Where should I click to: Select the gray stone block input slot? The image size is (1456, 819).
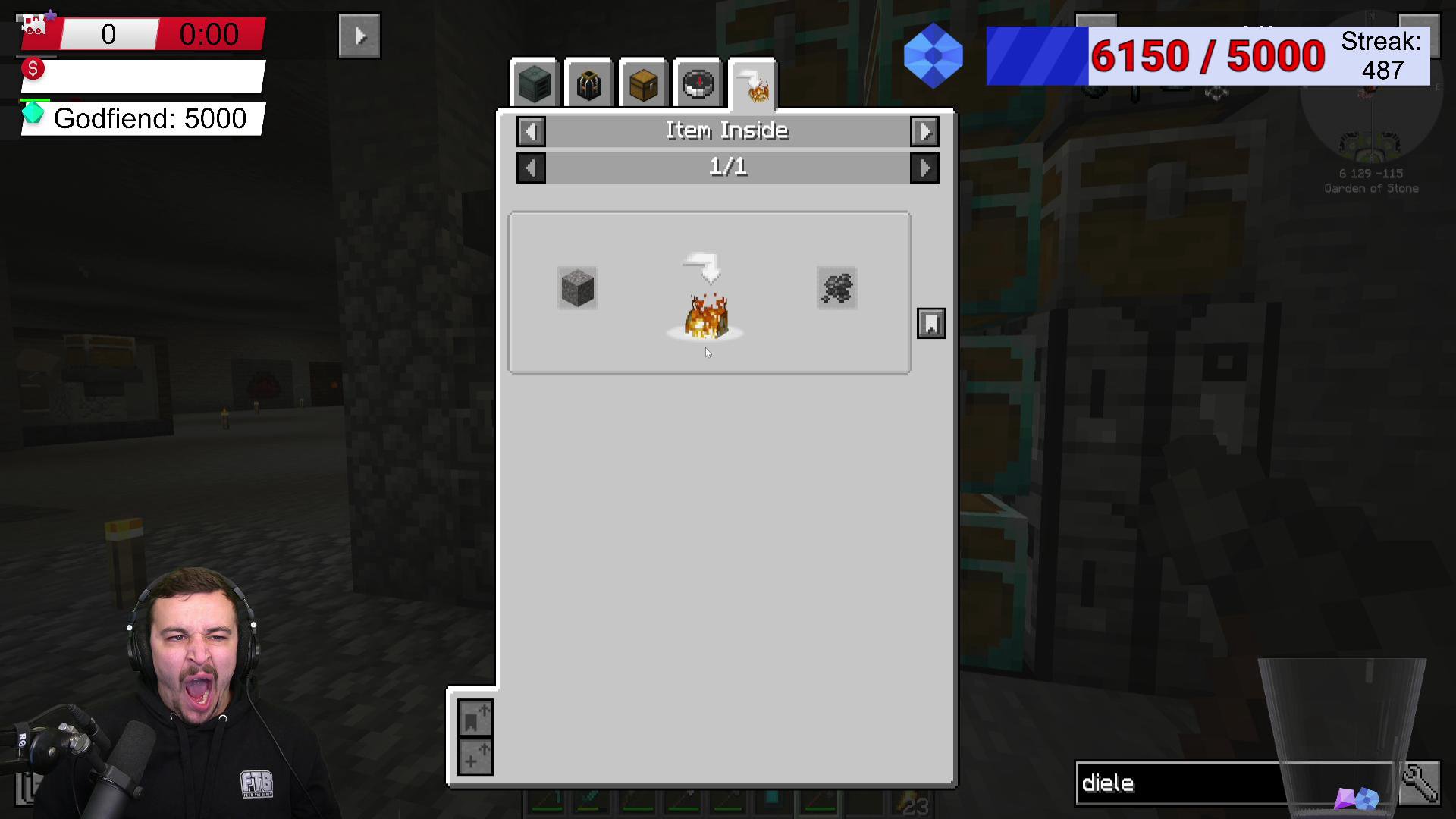point(578,288)
